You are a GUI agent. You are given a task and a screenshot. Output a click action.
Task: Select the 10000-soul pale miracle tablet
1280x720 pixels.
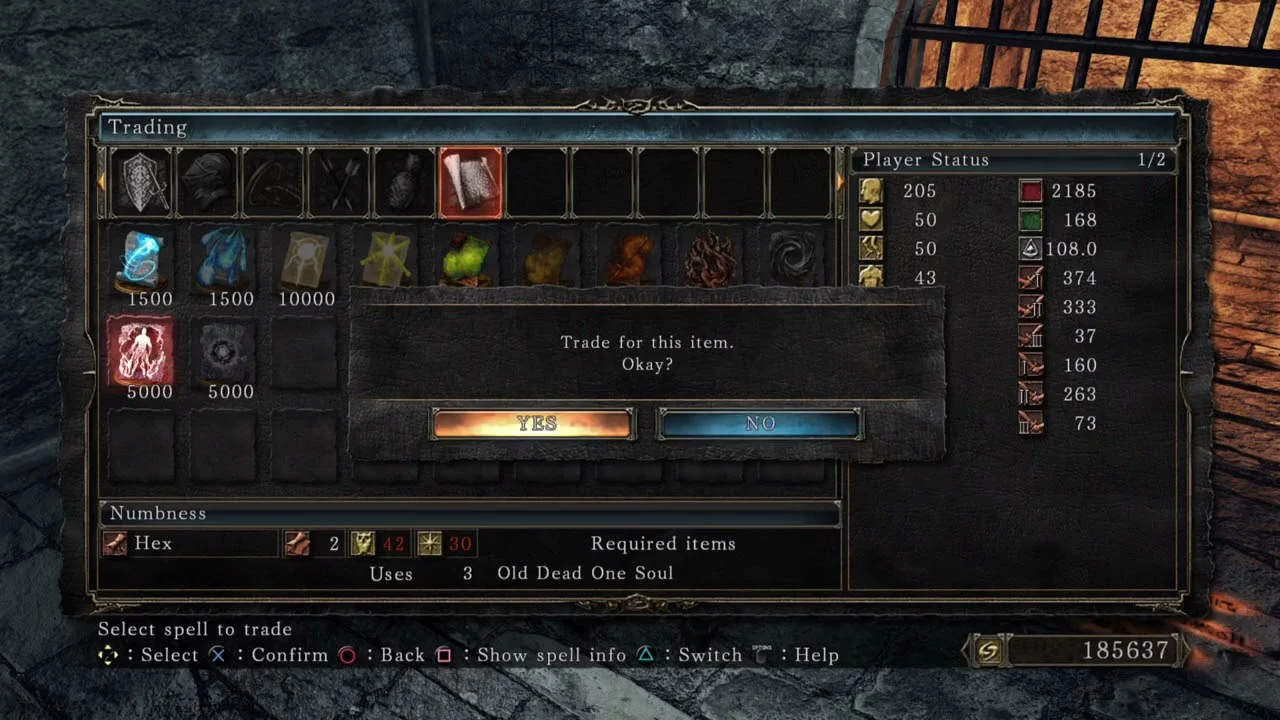pyautogui.click(x=304, y=259)
